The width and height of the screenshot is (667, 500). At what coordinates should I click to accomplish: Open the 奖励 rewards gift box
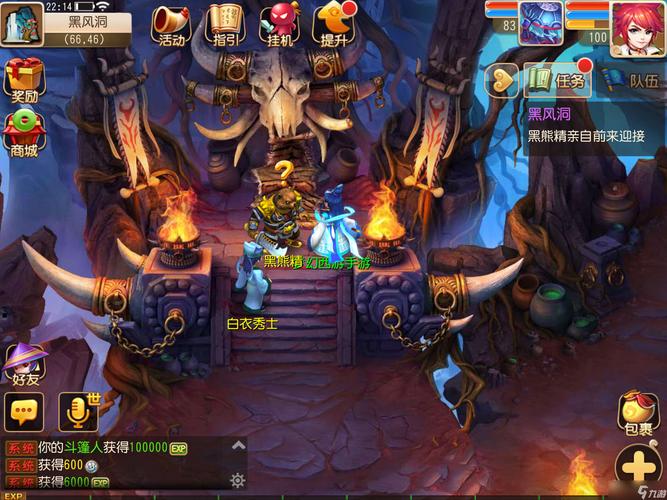click(x=22, y=78)
